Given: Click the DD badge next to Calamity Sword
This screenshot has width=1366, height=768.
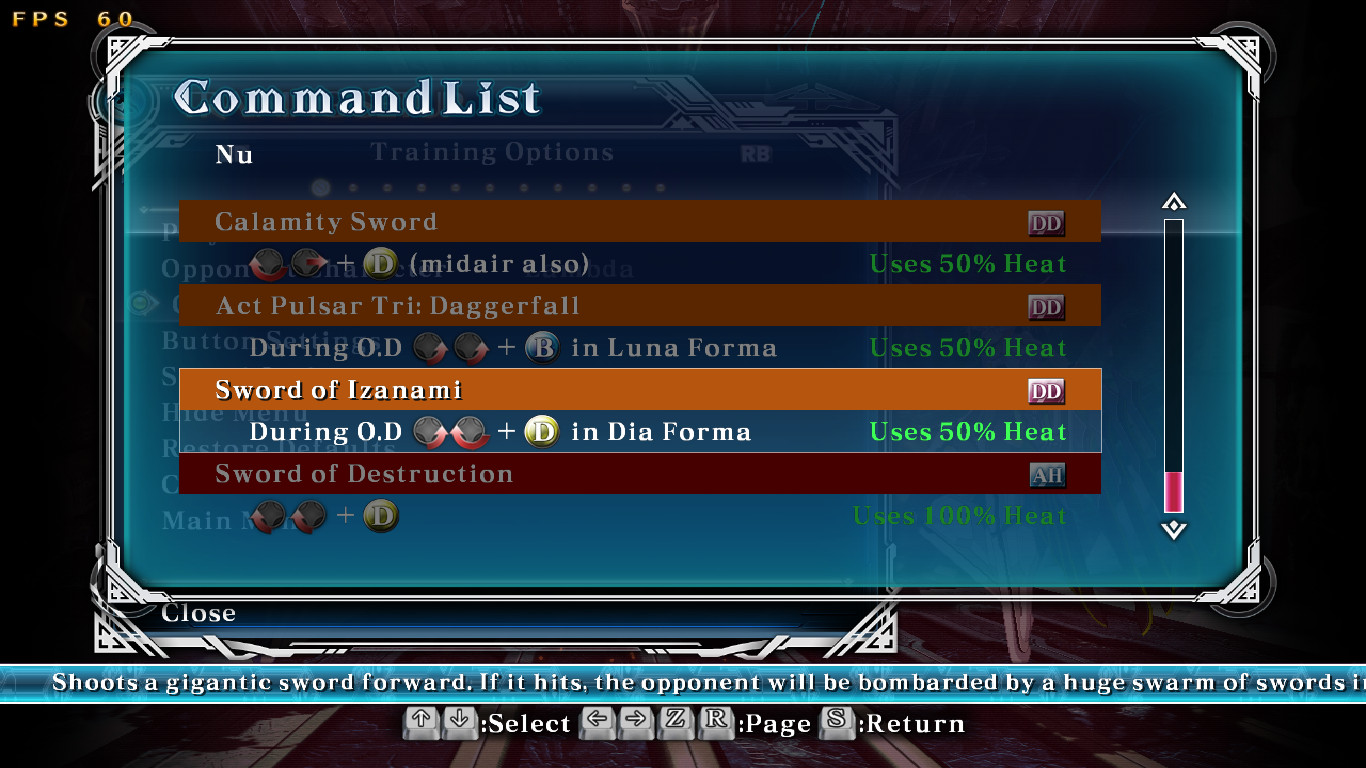Looking at the screenshot, I should pyautogui.click(x=1046, y=222).
